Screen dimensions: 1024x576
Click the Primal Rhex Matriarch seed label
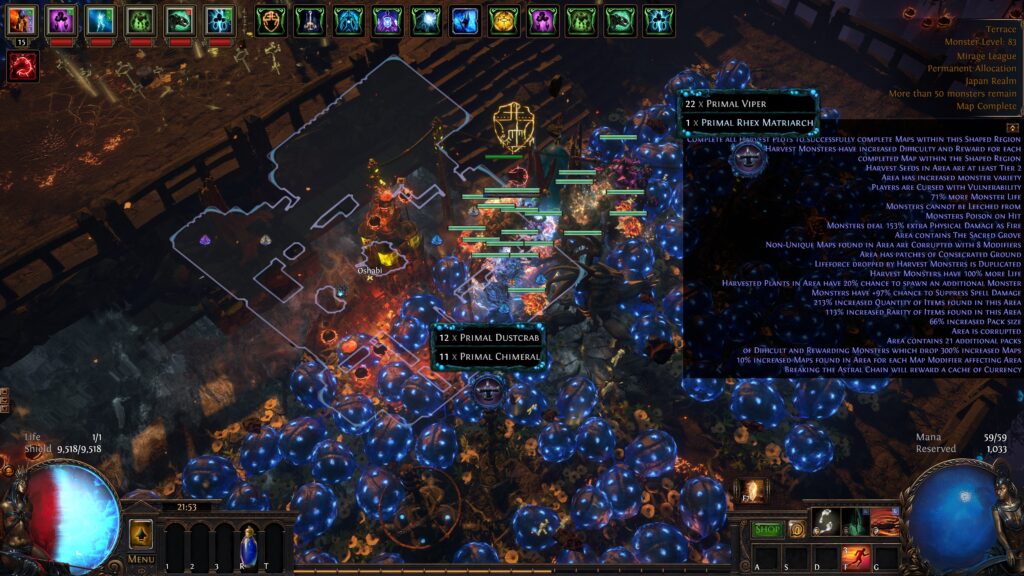(750, 123)
